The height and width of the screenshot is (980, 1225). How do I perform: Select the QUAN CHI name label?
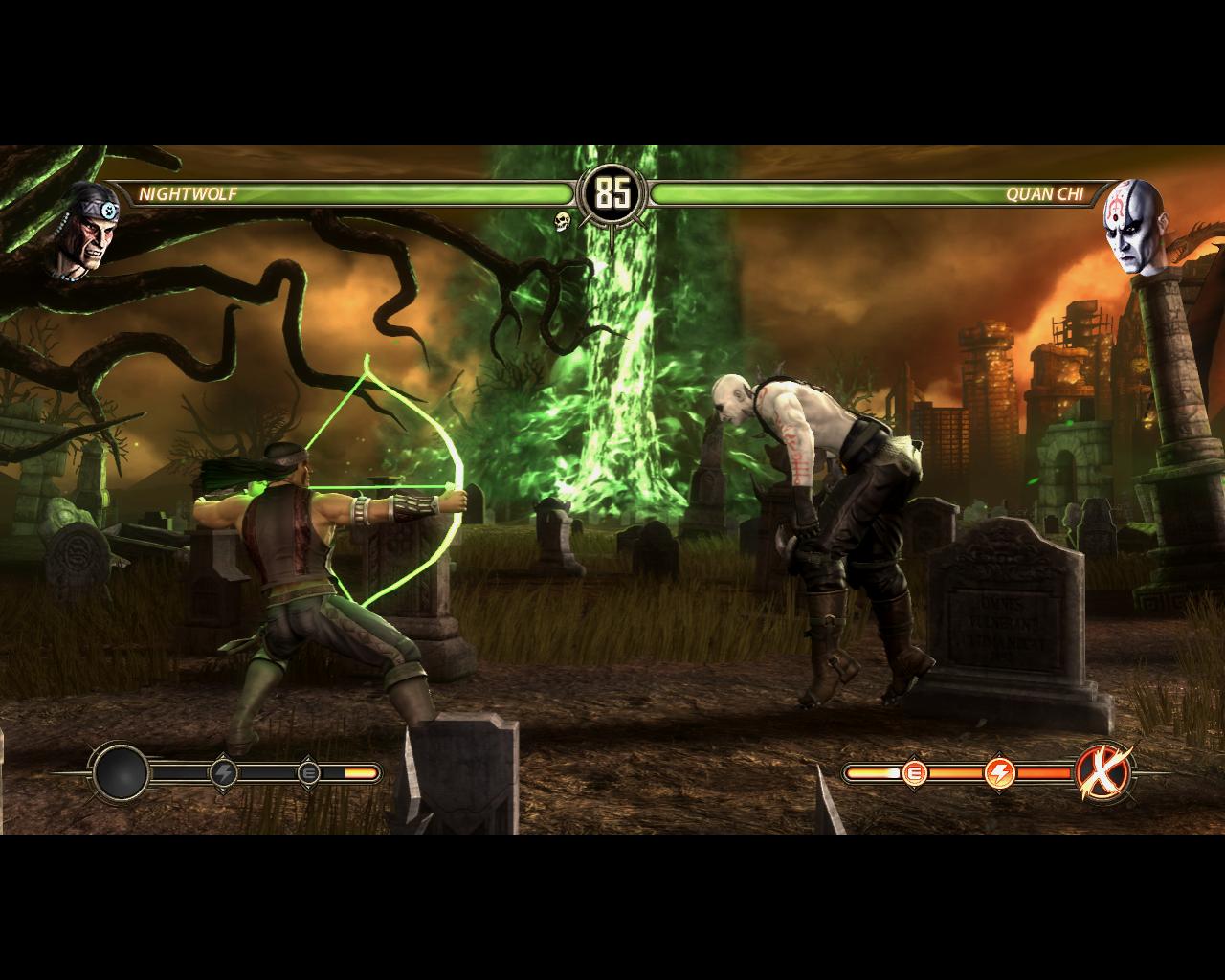coord(1047,194)
